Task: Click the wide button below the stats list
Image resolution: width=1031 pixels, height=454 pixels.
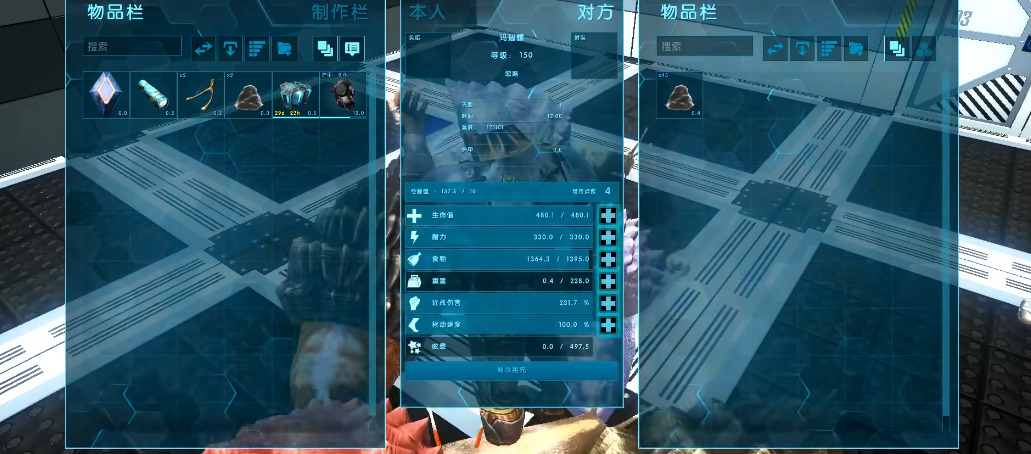Action: coord(511,370)
